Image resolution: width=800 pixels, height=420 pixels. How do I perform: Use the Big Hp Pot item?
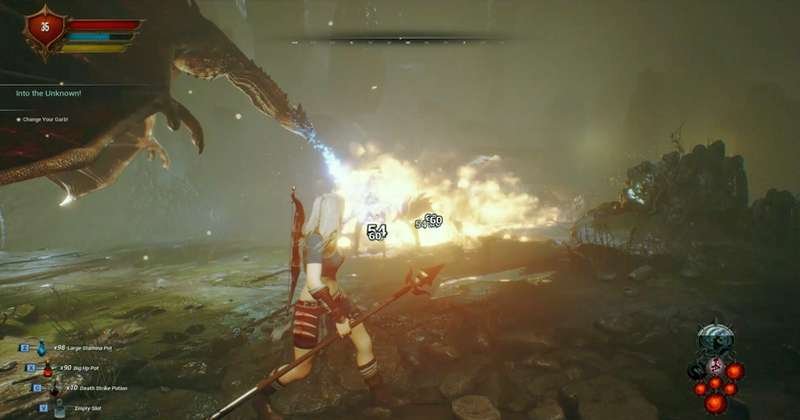point(47,369)
